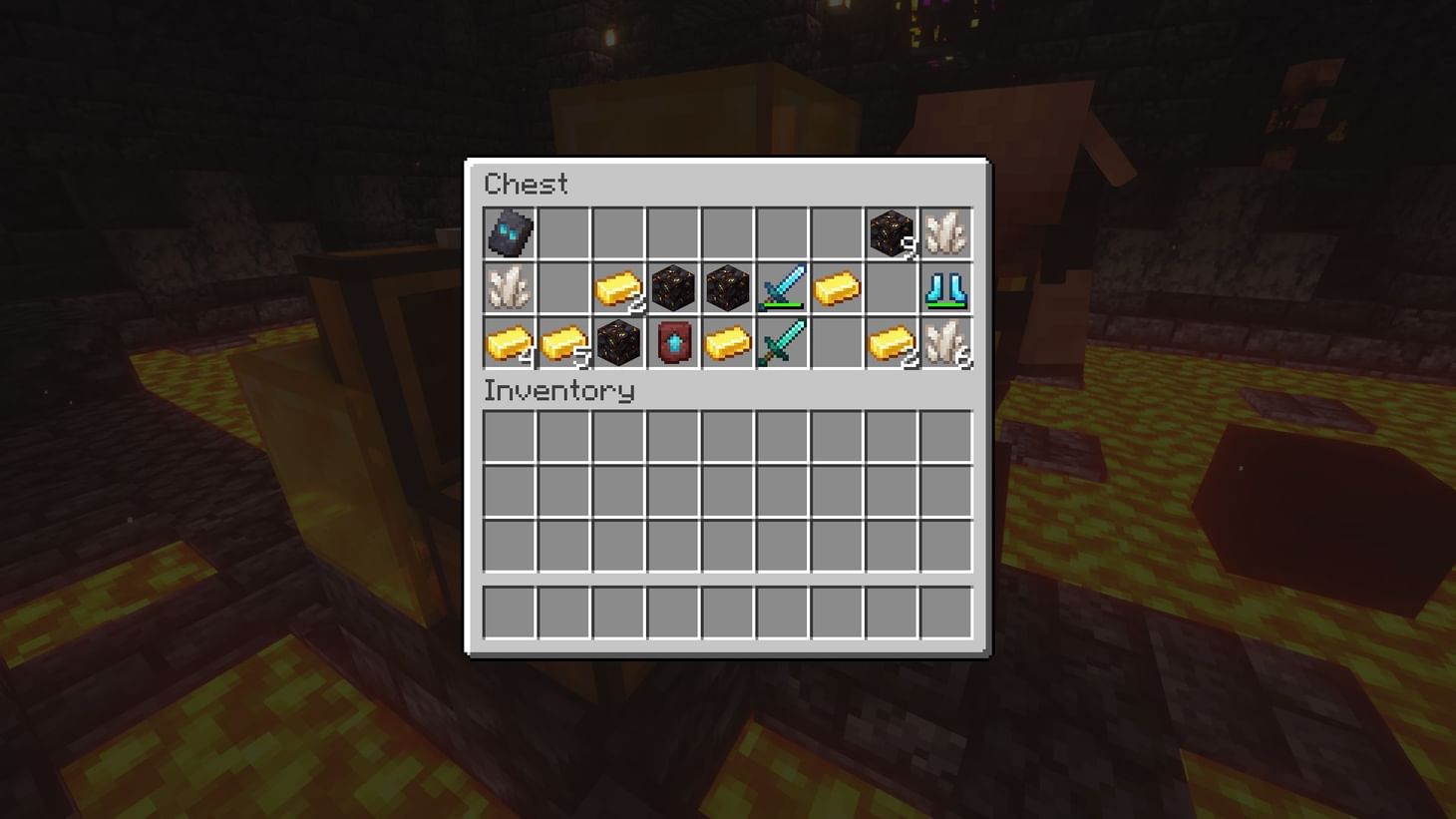Image resolution: width=1456 pixels, height=819 pixels.
Task: Select the dark helmet in the top-left chest slot
Action: tap(509, 231)
